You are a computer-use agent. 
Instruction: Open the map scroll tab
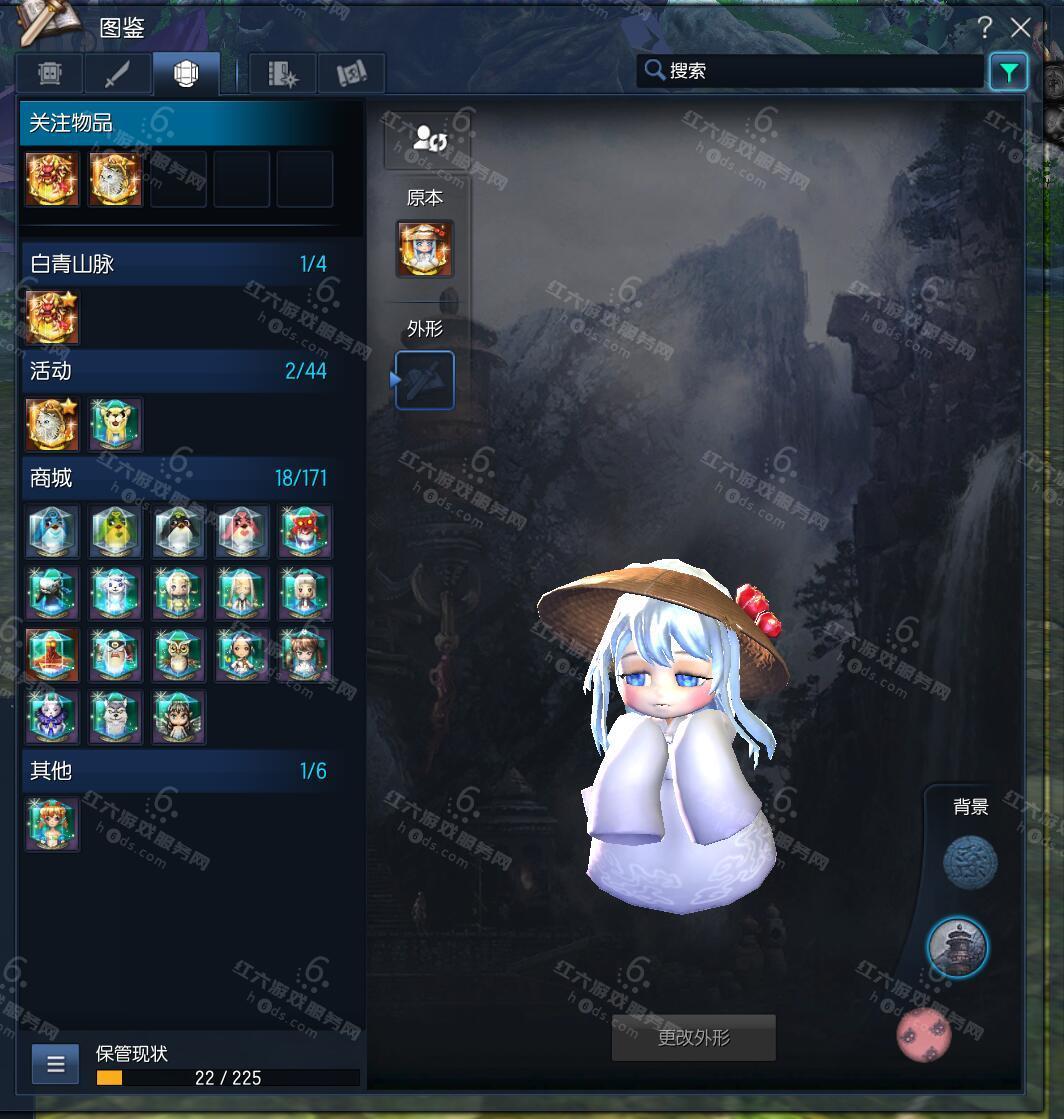click(351, 73)
